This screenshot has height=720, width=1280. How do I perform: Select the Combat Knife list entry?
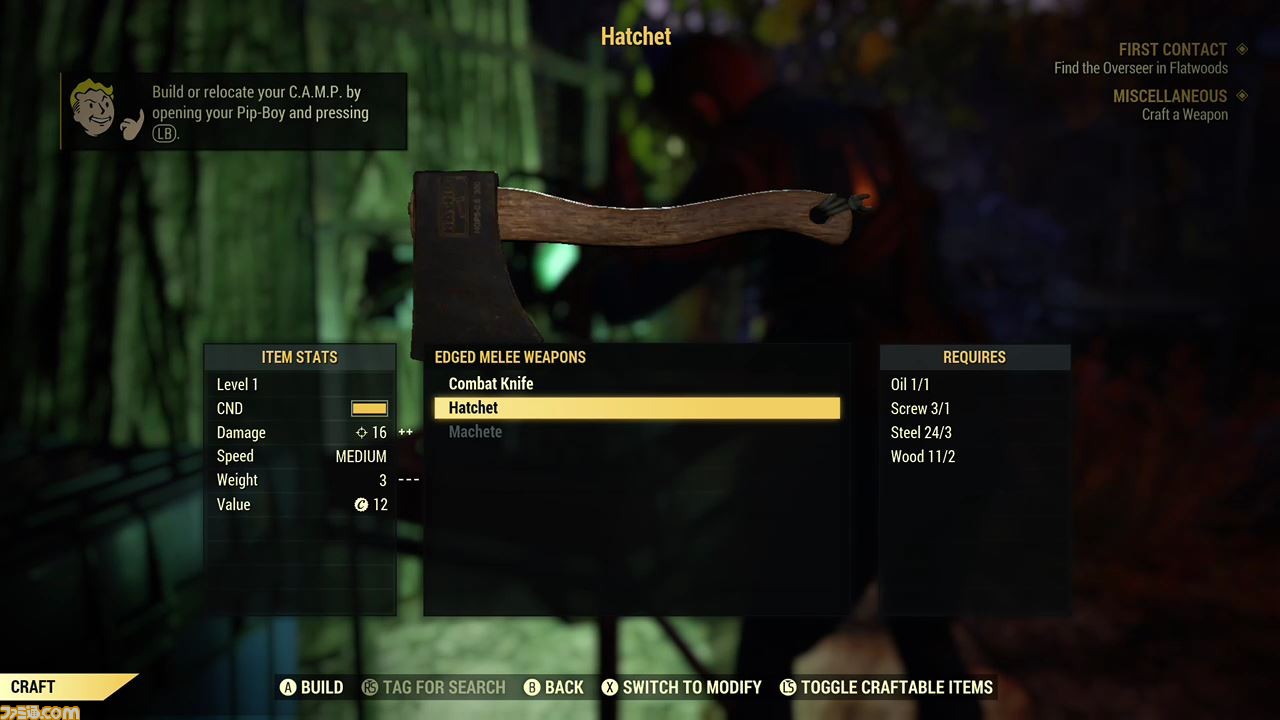491,384
